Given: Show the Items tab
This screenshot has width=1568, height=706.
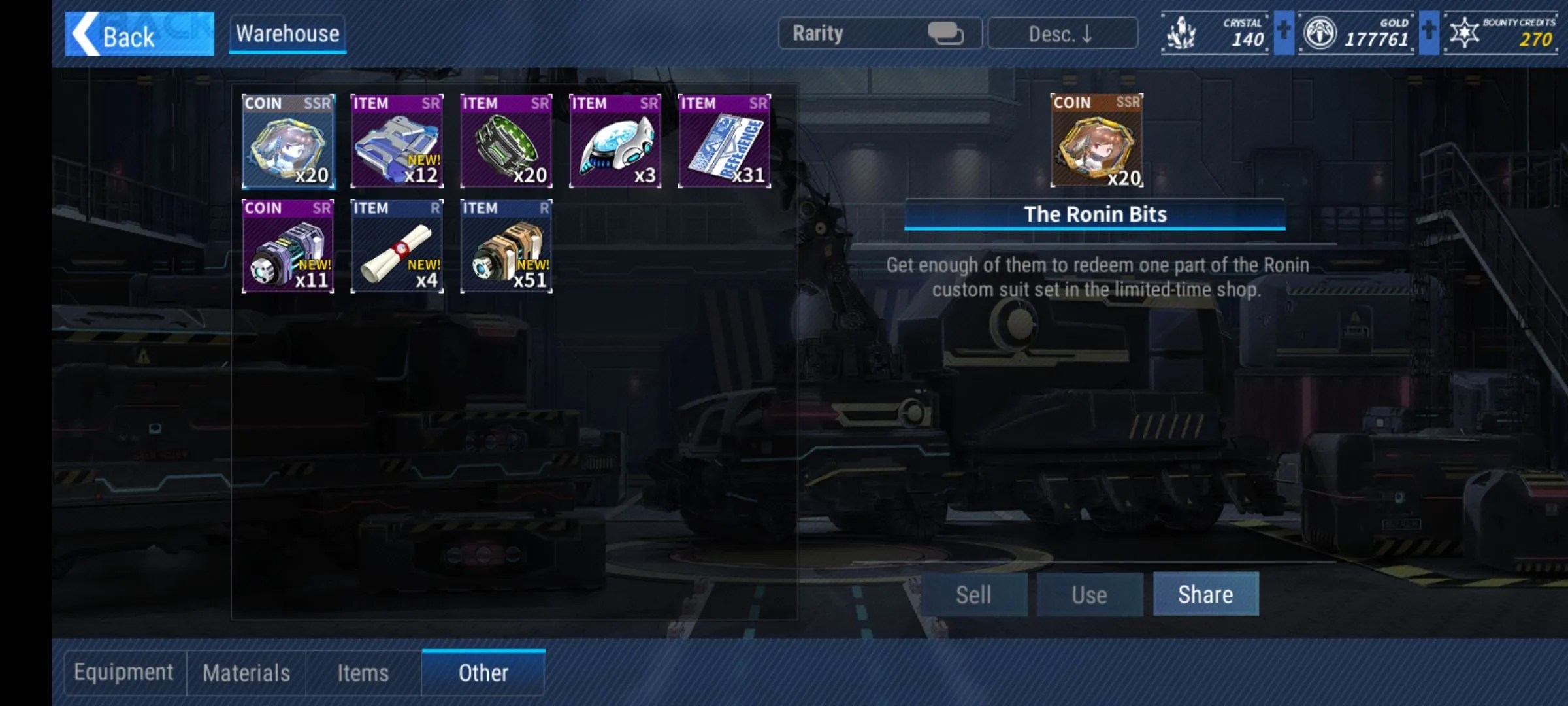Looking at the screenshot, I should point(363,673).
